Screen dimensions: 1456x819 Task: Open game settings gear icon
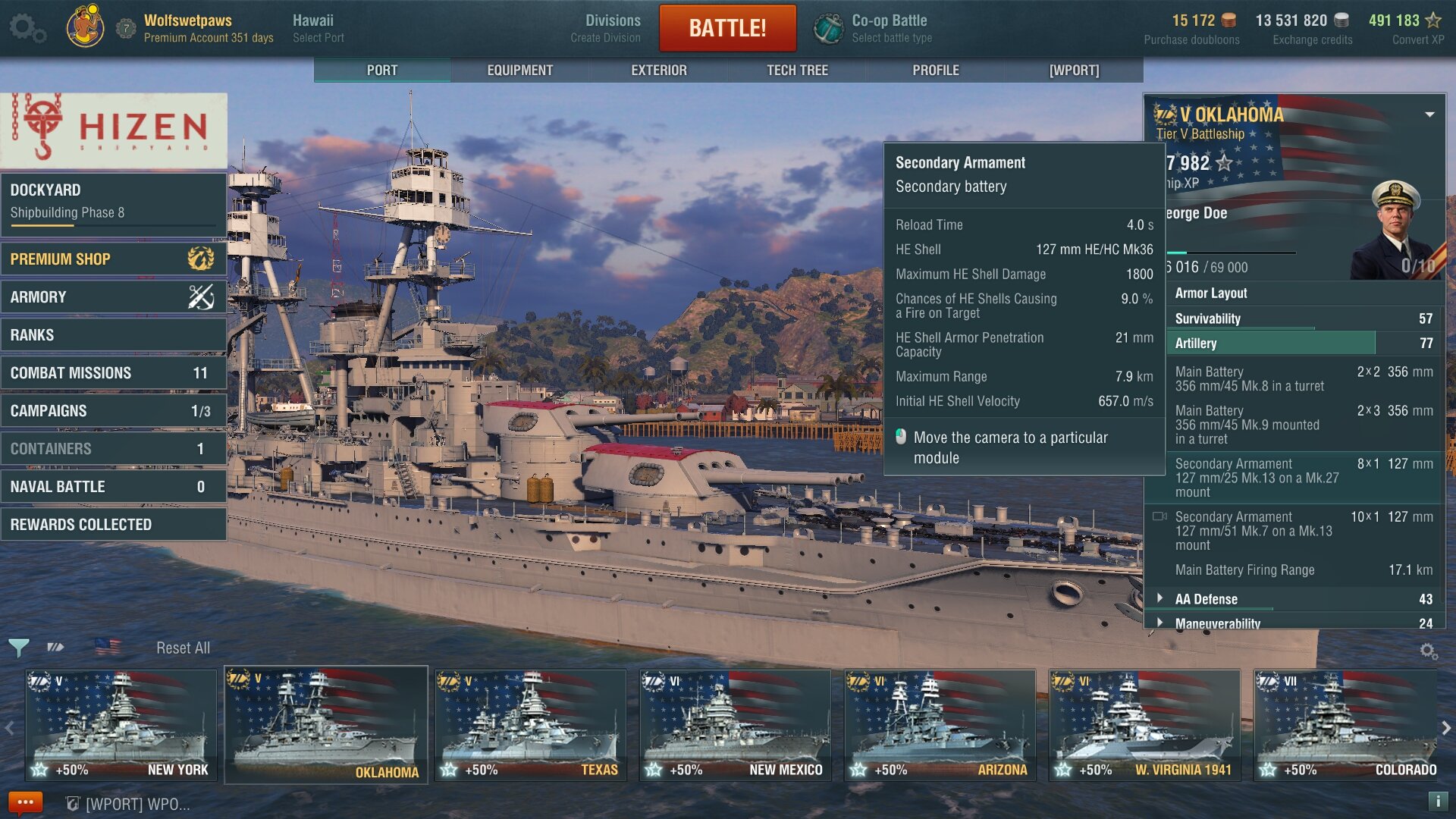[x=27, y=29]
